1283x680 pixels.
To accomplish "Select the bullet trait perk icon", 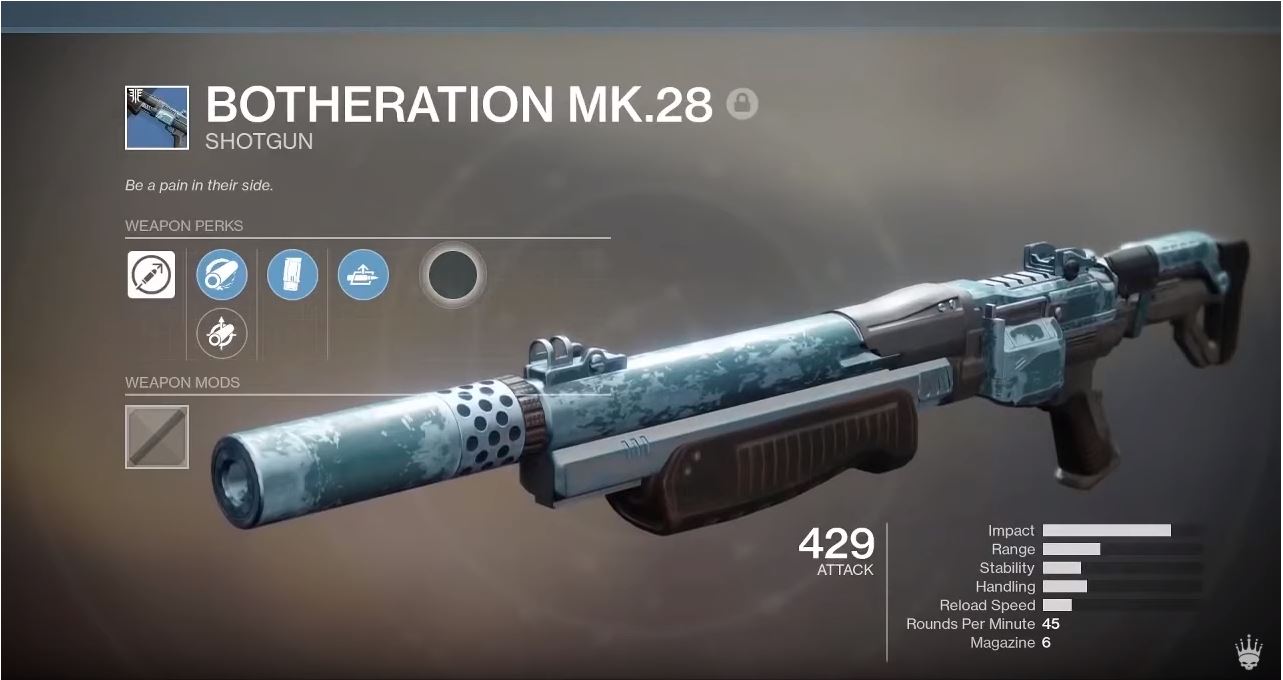I will [x=363, y=274].
